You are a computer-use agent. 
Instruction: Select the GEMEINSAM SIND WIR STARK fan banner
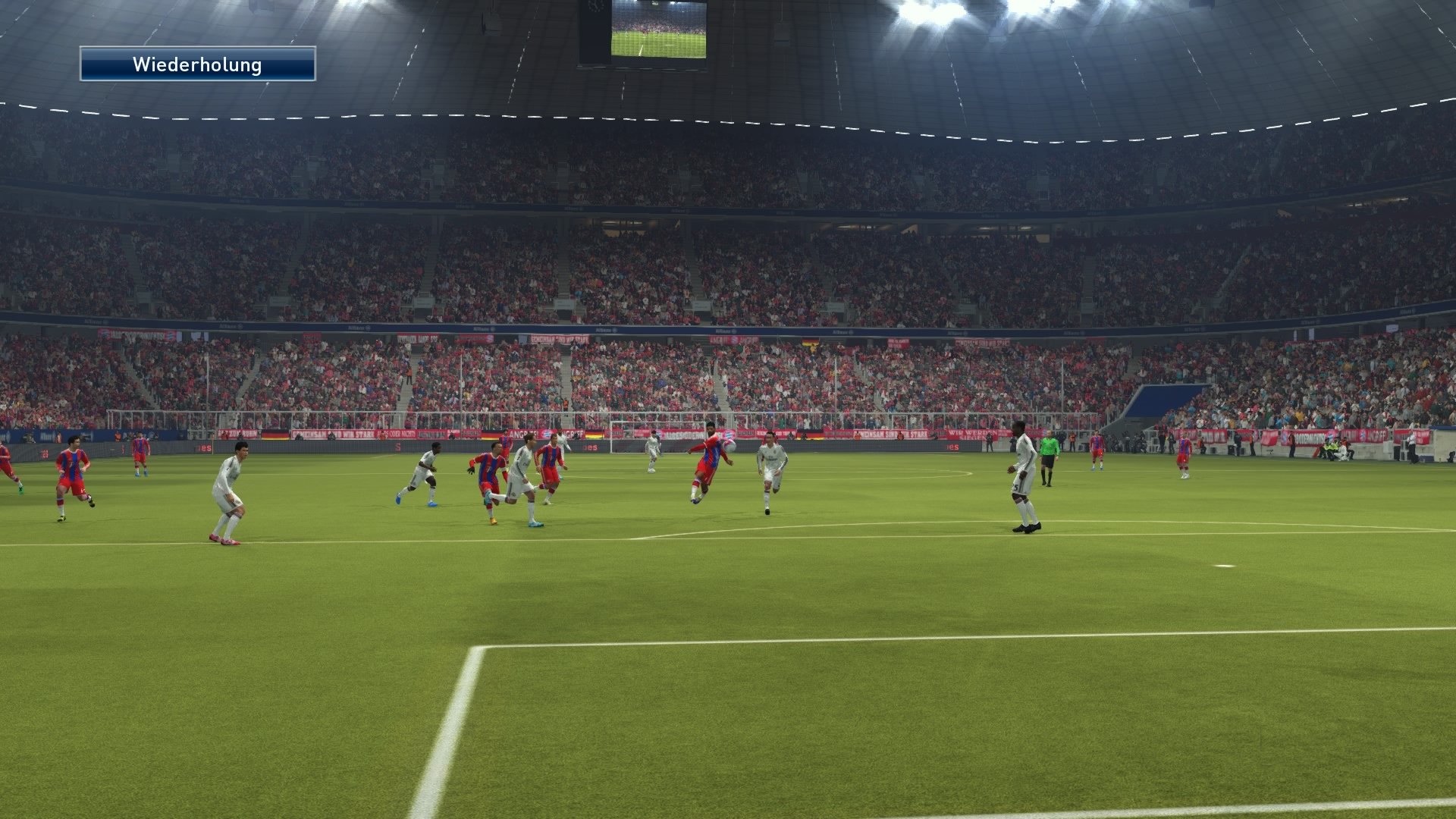click(331, 432)
